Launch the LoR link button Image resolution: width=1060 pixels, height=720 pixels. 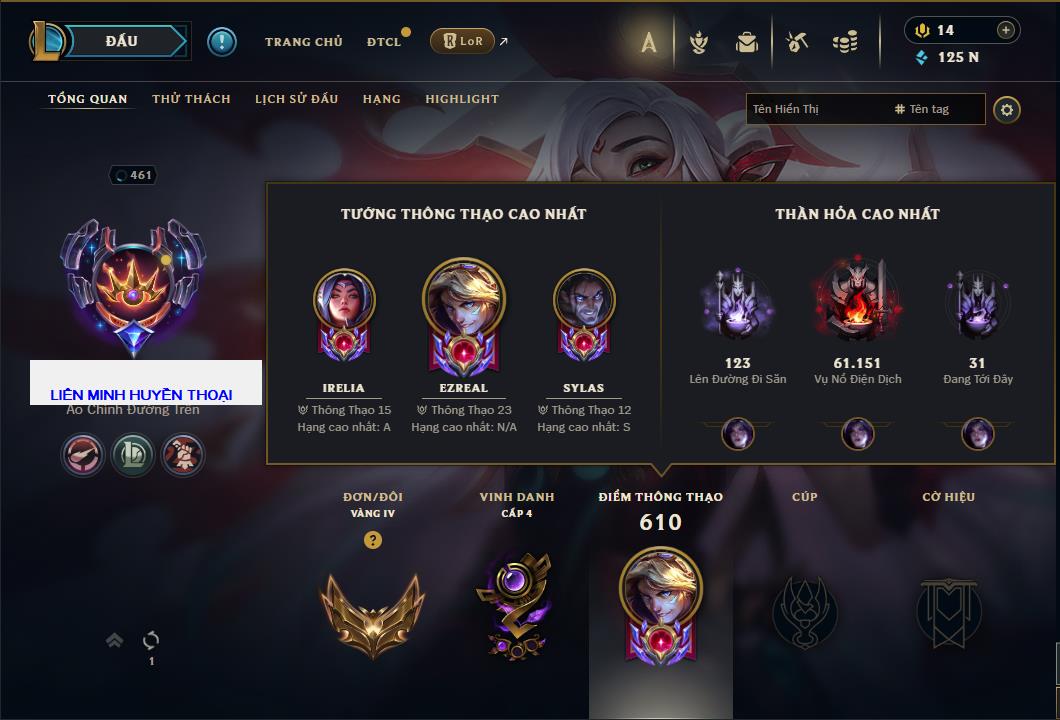[462, 42]
